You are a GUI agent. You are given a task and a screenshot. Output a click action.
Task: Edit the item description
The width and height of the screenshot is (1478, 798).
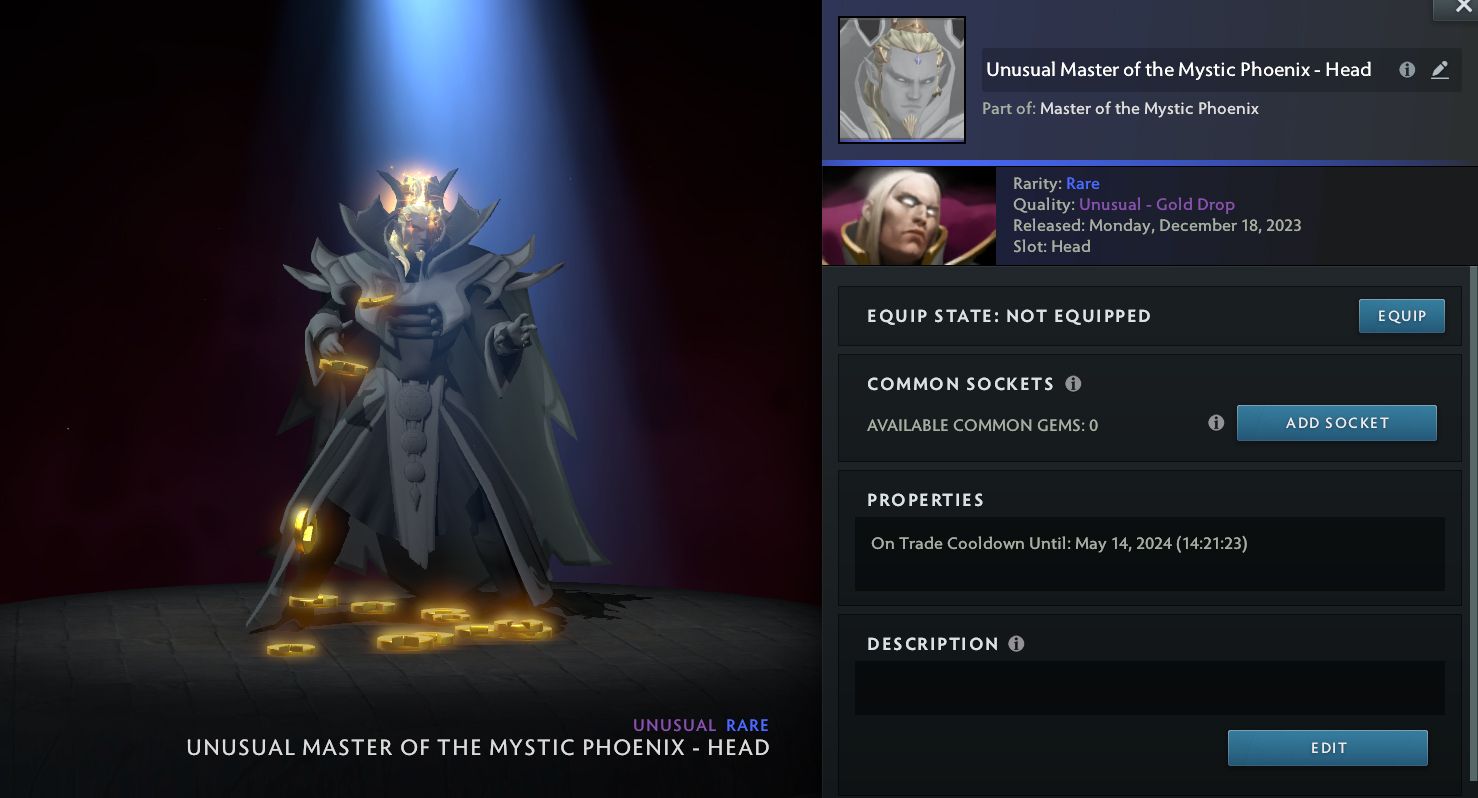[1327, 748]
